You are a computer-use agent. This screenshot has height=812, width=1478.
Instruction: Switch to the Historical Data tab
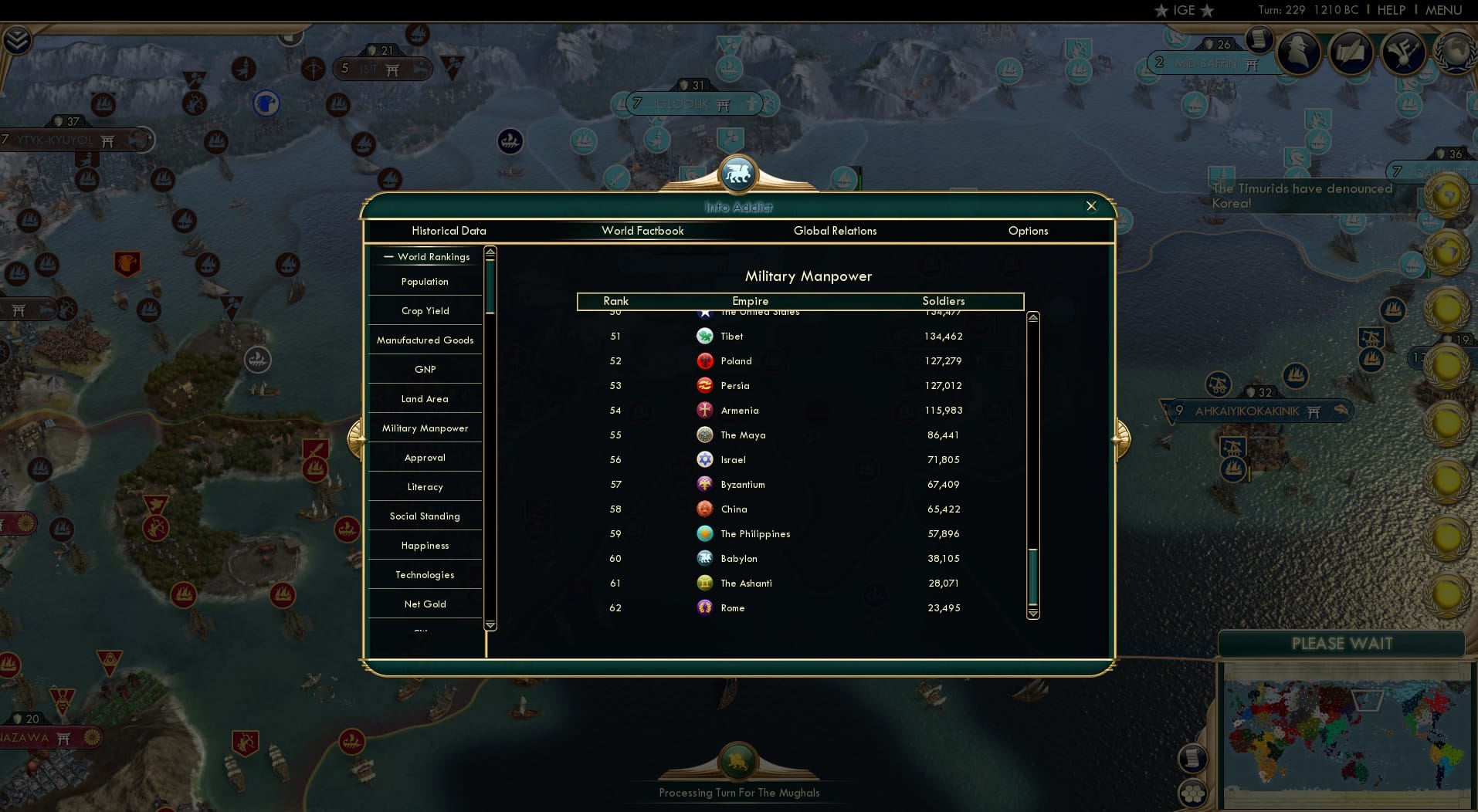(x=449, y=230)
